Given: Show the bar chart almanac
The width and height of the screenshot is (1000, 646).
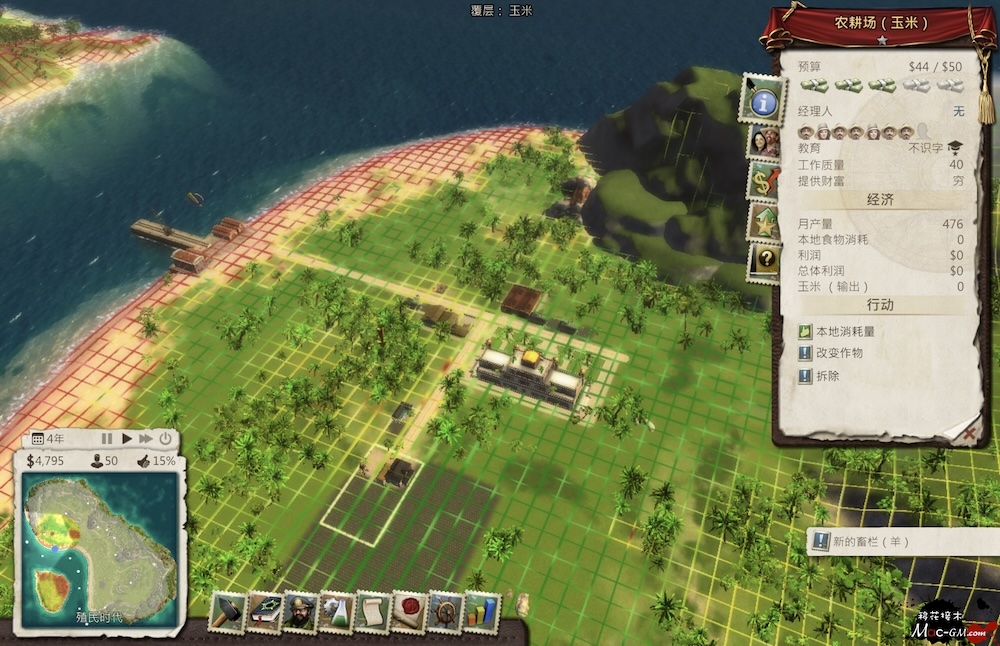Looking at the screenshot, I should pos(482,611).
